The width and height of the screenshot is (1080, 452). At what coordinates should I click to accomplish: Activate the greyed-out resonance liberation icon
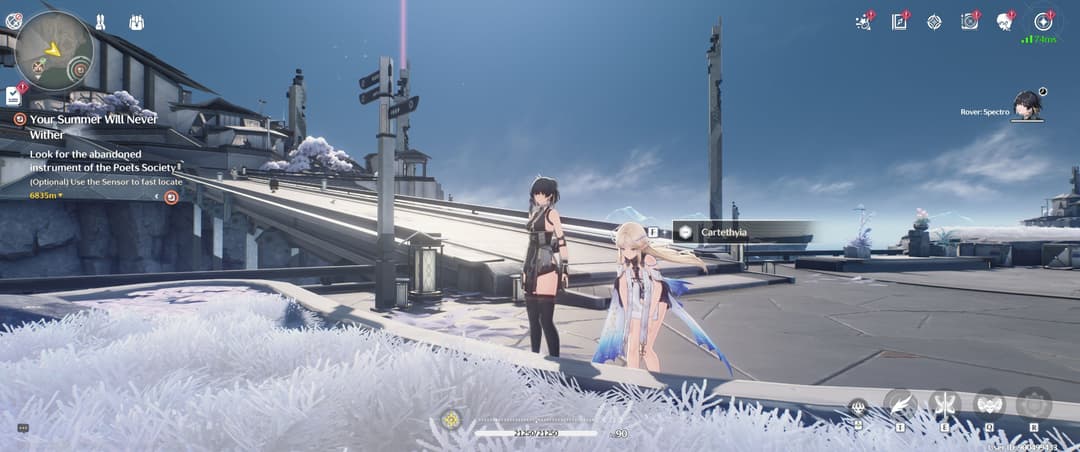coord(1033,403)
